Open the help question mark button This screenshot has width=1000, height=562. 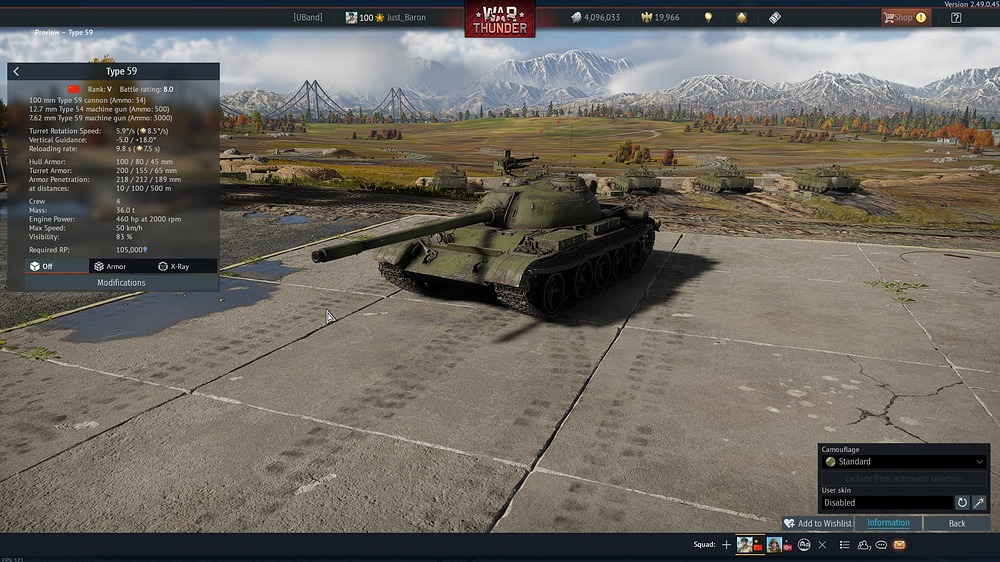tap(956, 17)
